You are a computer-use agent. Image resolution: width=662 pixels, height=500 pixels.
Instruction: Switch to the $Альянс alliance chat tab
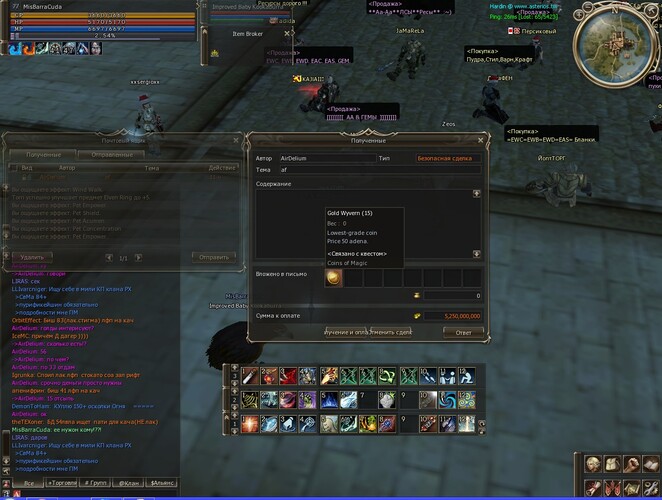162,483
